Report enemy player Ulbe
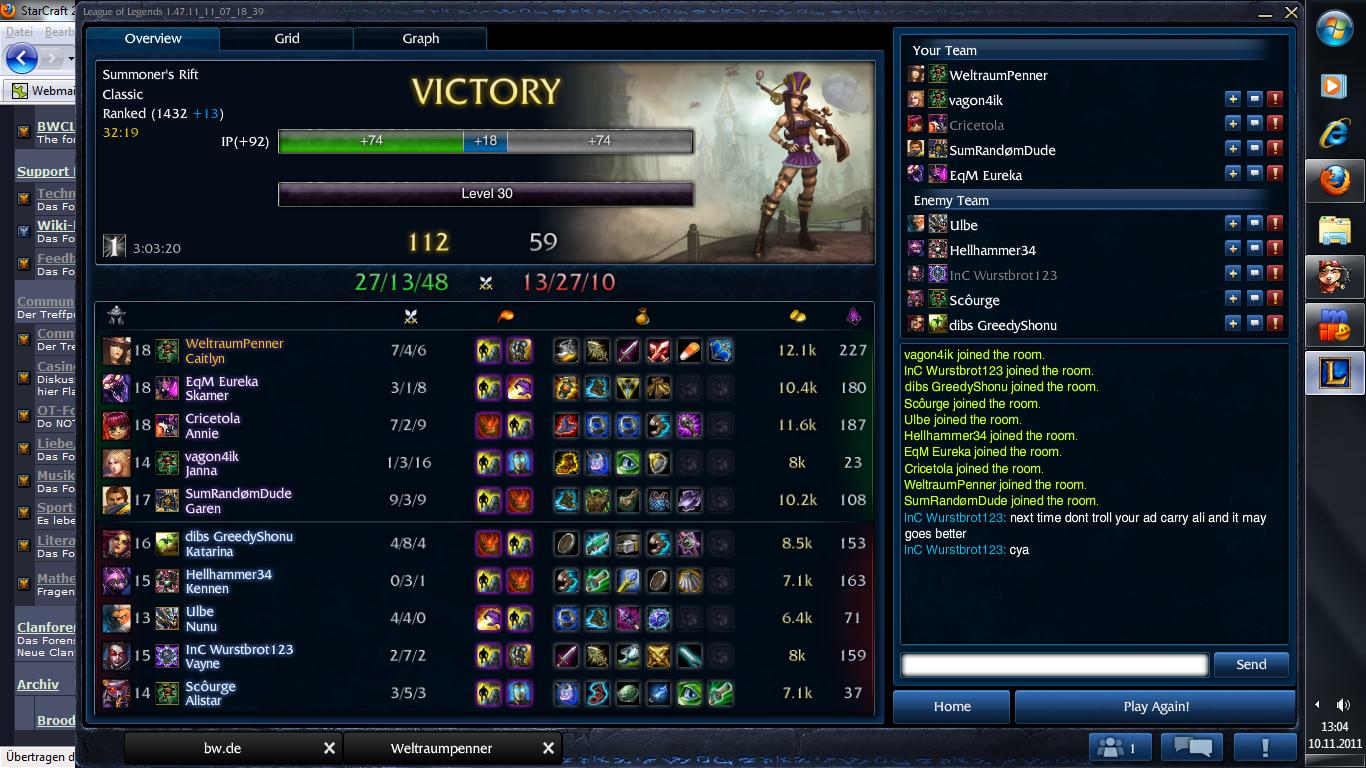Image resolution: width=1366 pixels, height=768 pixels. [x=1275, y=224]
